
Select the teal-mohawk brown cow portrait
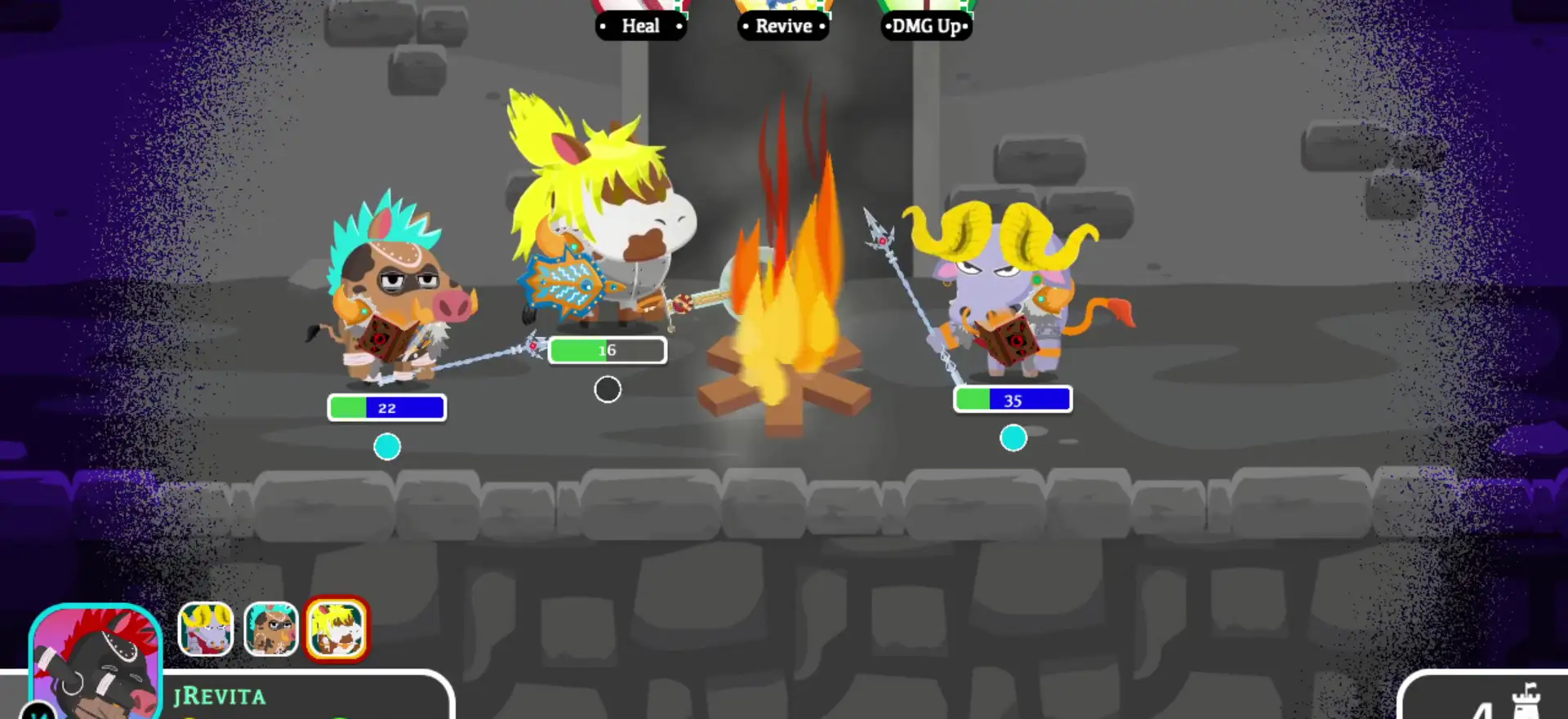pos(271,628)
